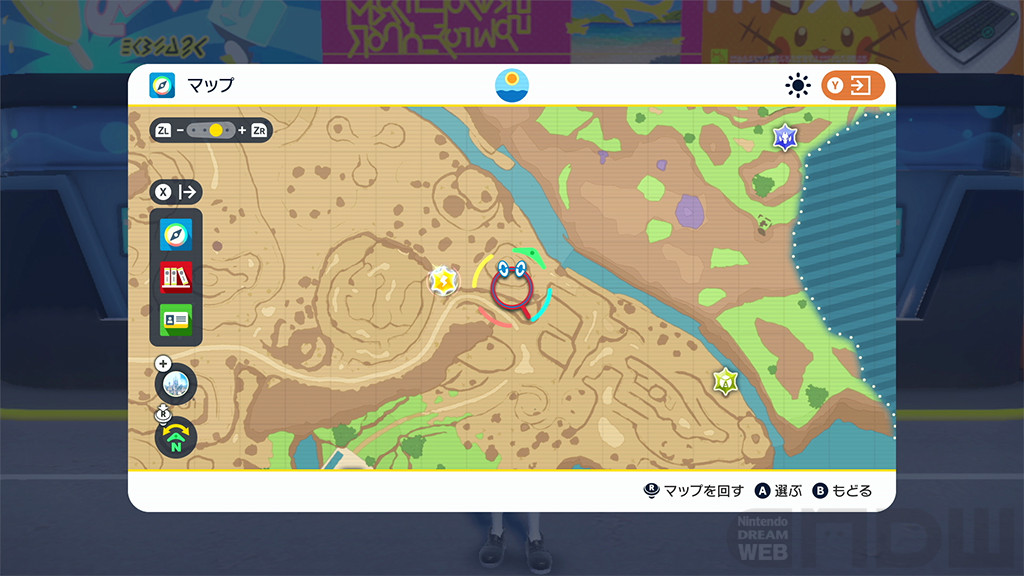Toggle the north orientation compass icon
The width and height of the screenshot is (1024, 576).
tap(176, 437)
